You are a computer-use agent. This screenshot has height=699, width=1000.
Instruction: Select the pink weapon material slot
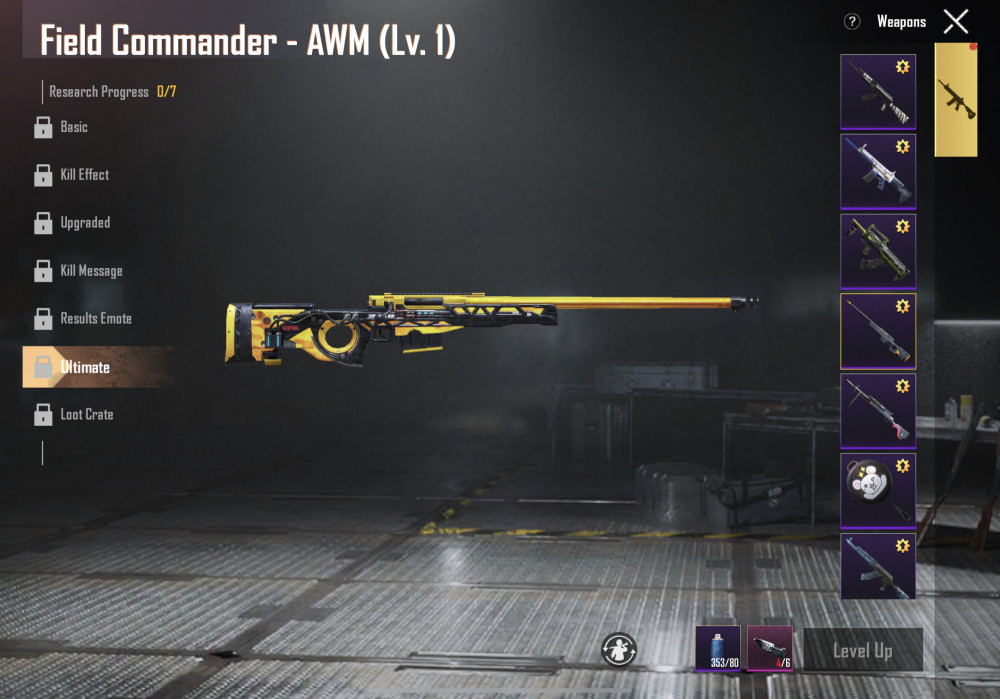click(x=770, y=648)
